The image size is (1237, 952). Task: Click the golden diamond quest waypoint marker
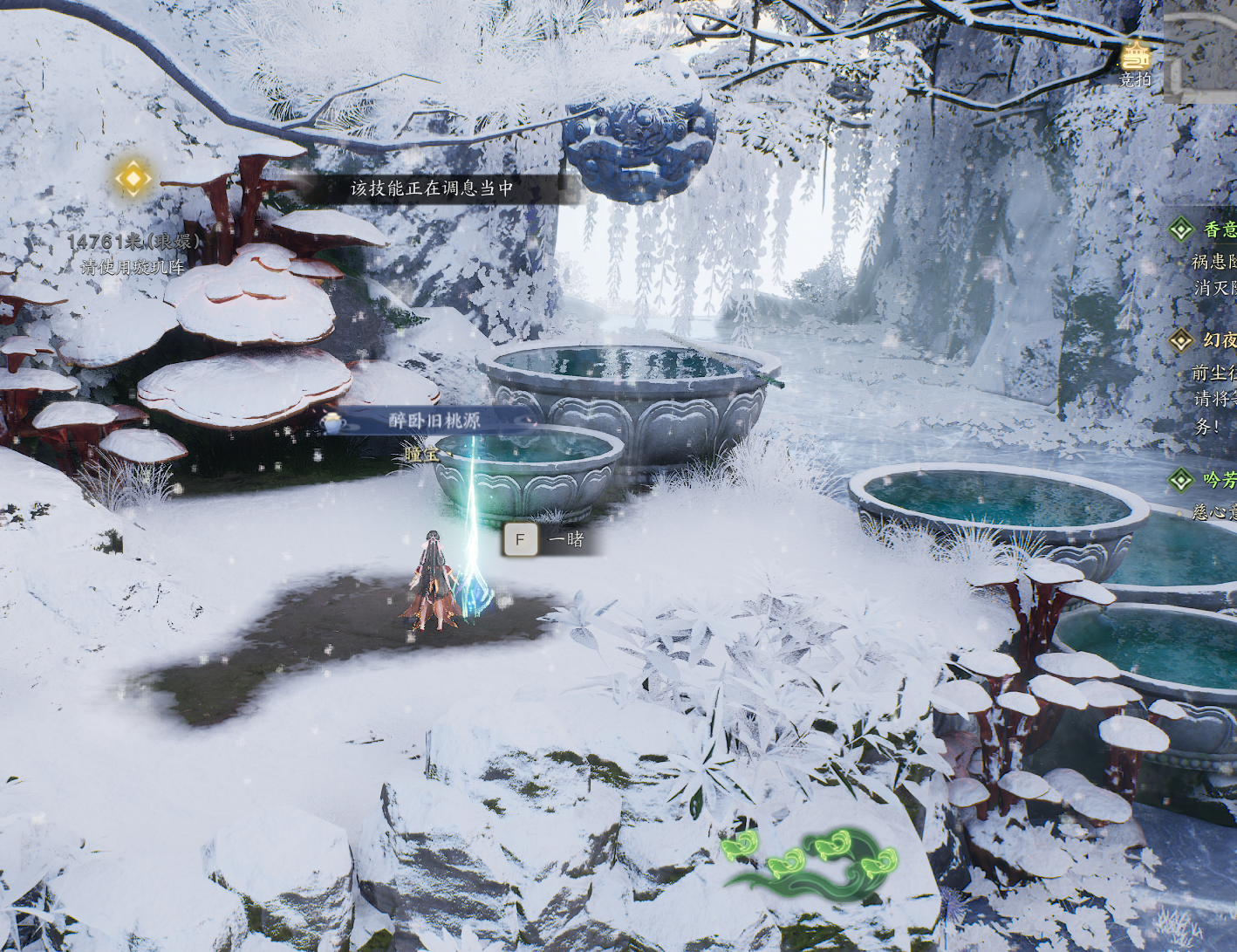[133, 178]
